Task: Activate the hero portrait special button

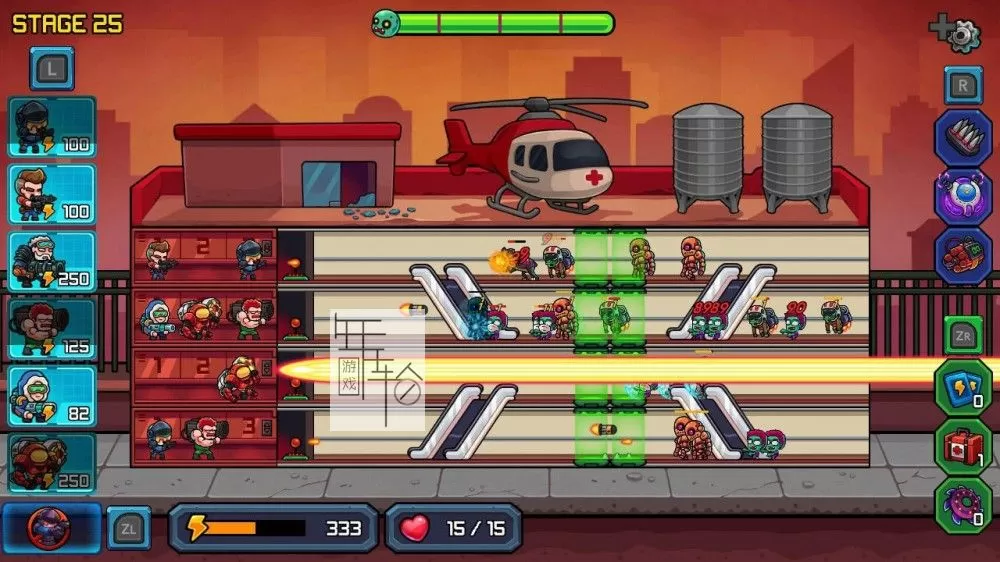Action: pyautogui.click(x=50, y=527)
